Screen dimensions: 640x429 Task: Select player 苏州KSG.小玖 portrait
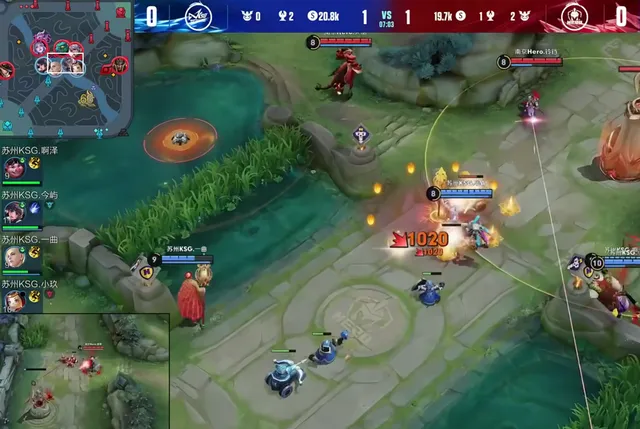pos(13,299)
